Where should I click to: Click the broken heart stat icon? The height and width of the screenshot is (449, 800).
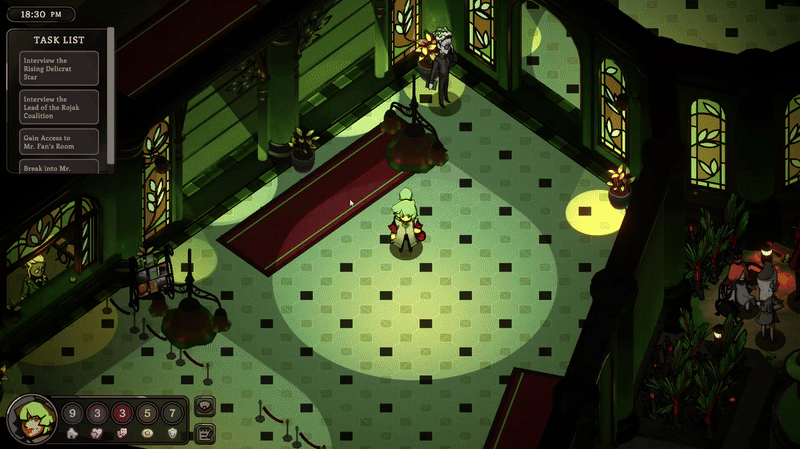97,434
